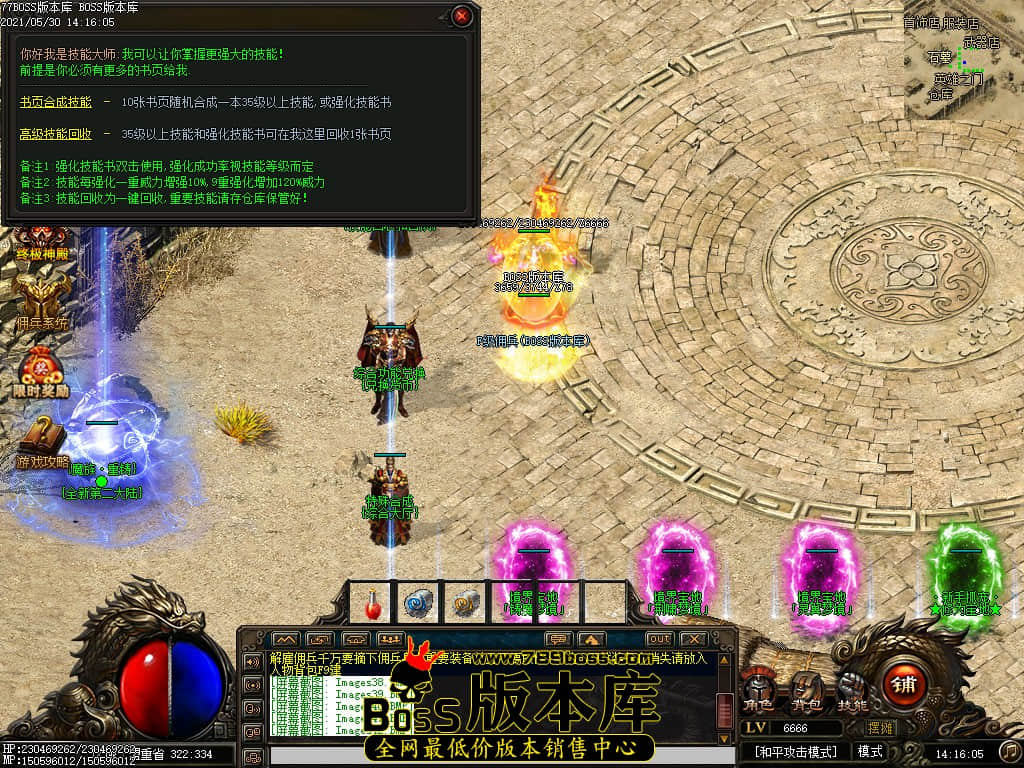Use the red potion hotbar slot
The width and height of the screenshot is (1024, 768).
click(x=373, y=603)
